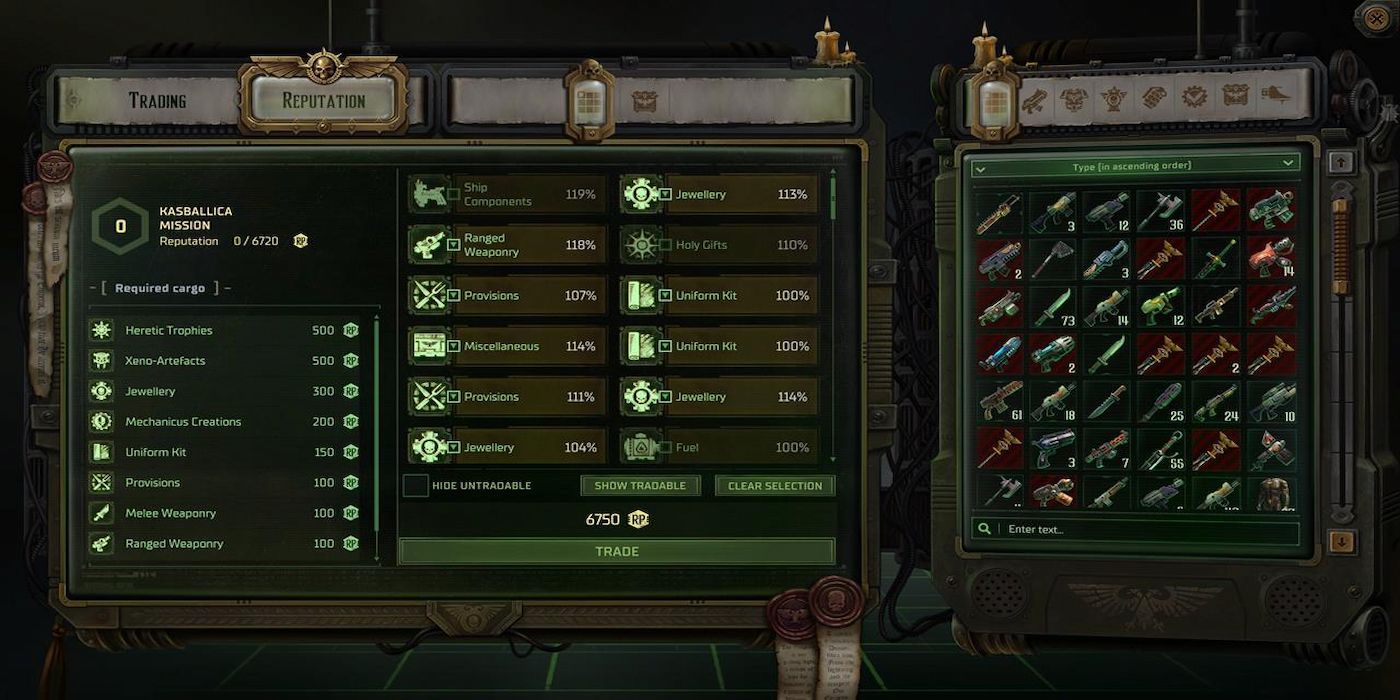The width and height of the screenshot is (1400, 700).
Task: Pick the Holy Gifts 110% cargo
Action: (x=718, y=245)
